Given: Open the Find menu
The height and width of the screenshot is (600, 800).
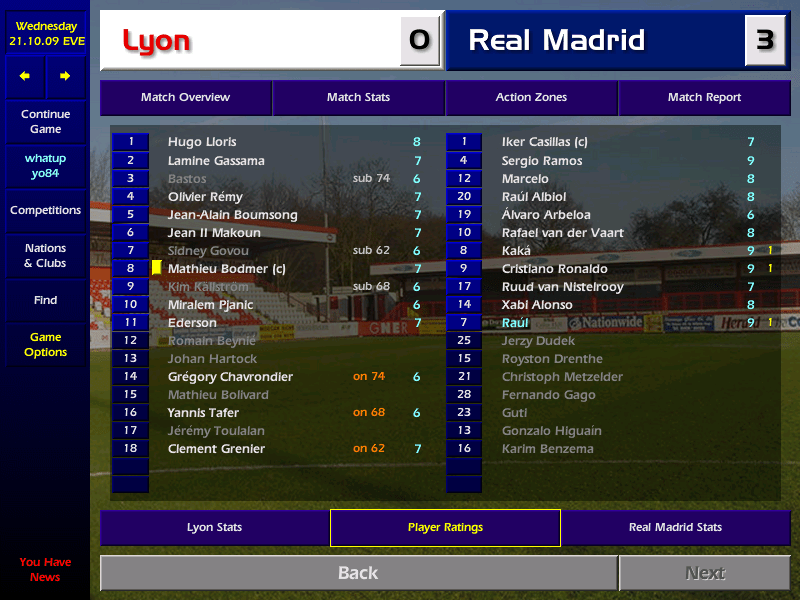Looking at the screenshot, I should (45, 300).
